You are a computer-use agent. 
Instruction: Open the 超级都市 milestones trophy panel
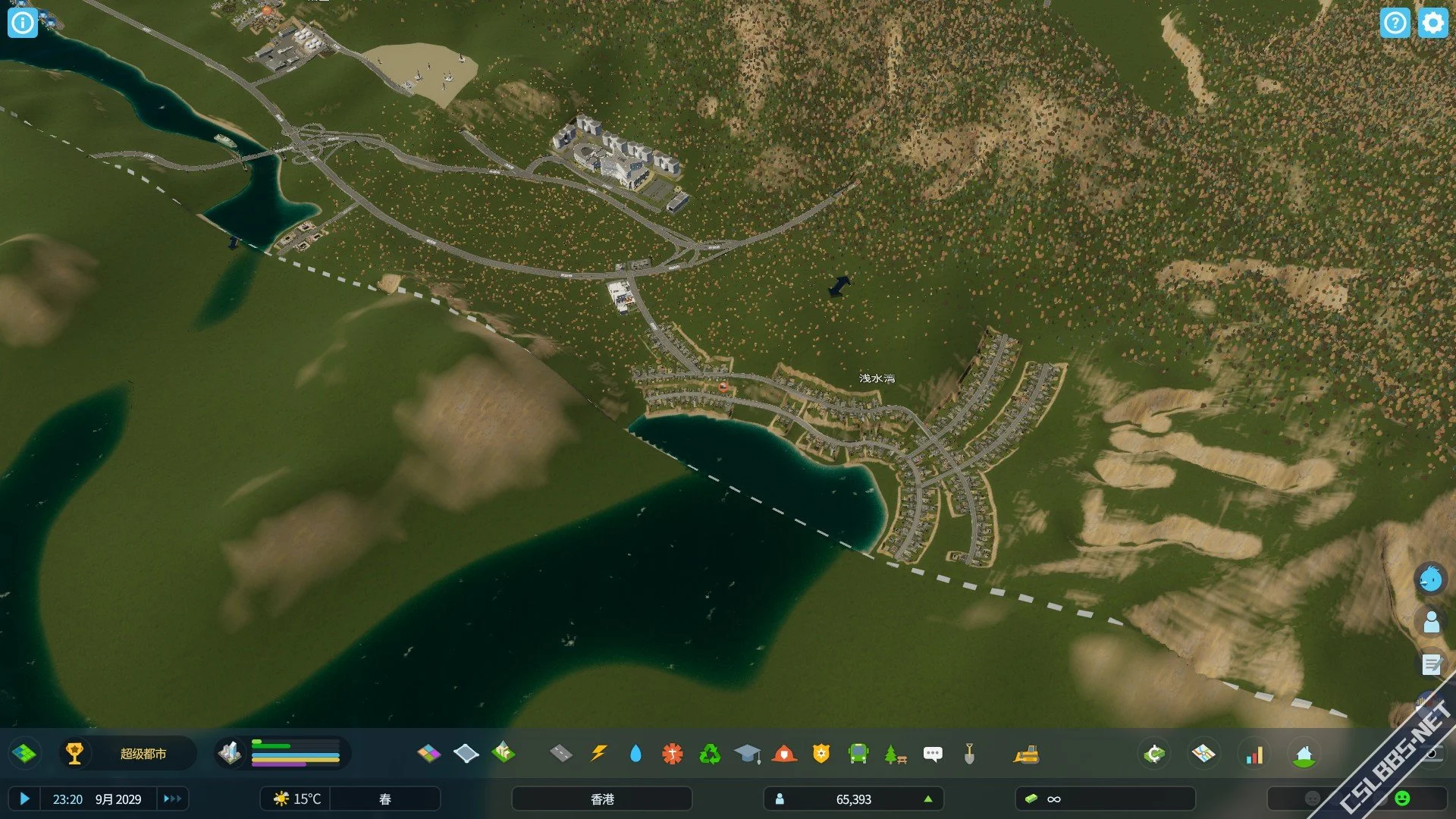coord(74,754)
